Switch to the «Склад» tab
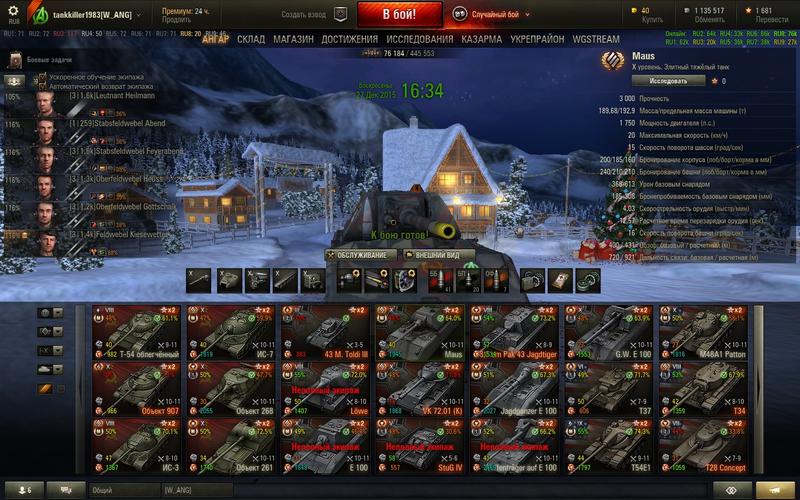Screen dimensions: 800x500 pos(251,39)
